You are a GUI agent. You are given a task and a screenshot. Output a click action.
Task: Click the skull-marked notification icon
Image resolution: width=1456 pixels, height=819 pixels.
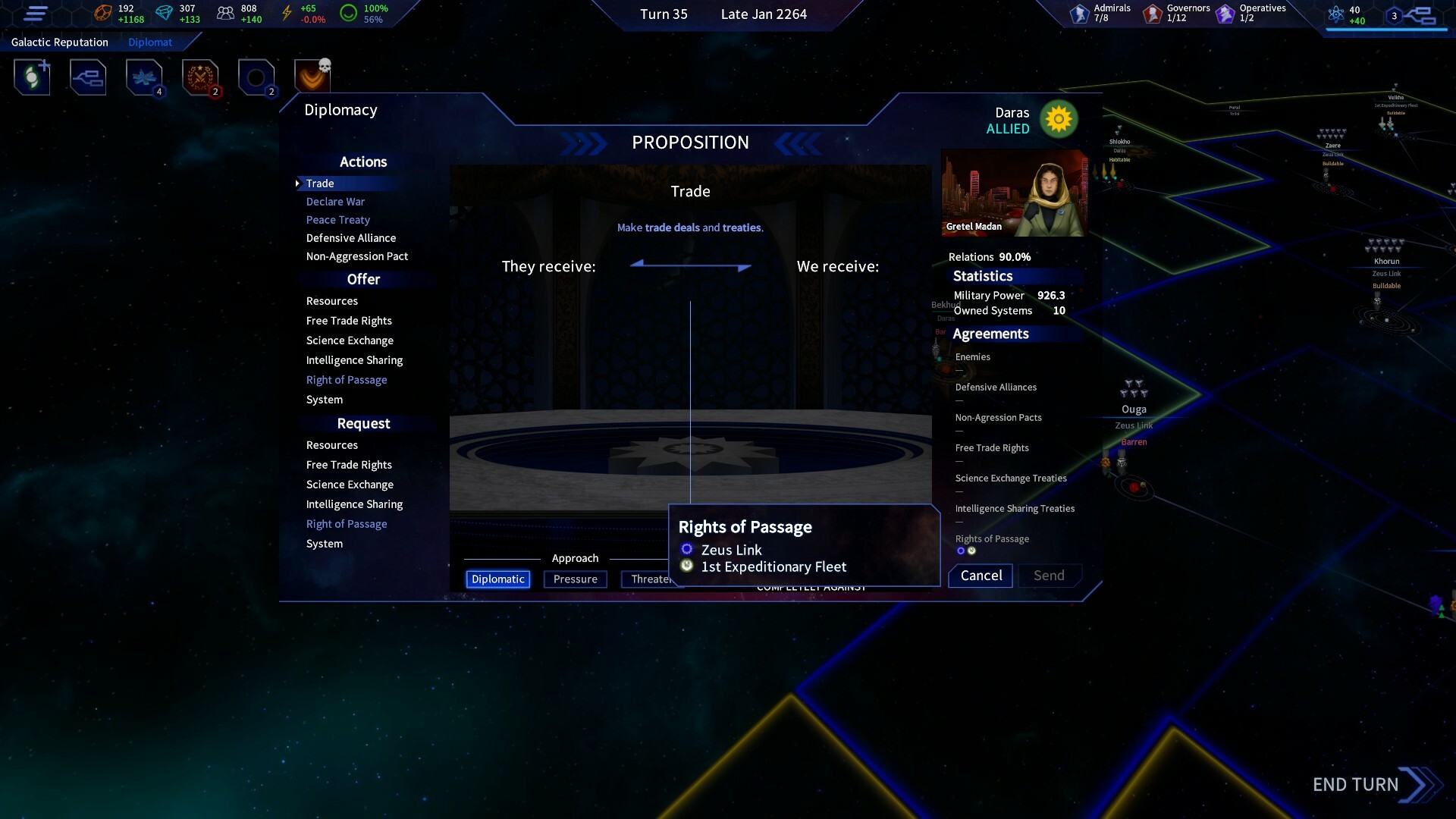[x=312, y=77]
